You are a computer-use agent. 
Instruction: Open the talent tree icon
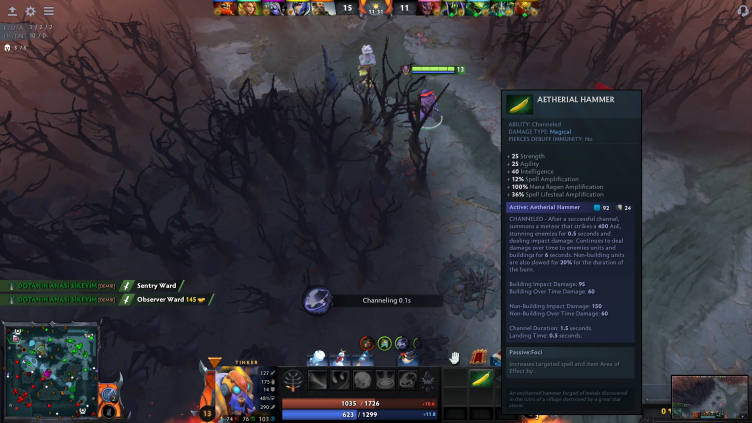coord(294,379)
